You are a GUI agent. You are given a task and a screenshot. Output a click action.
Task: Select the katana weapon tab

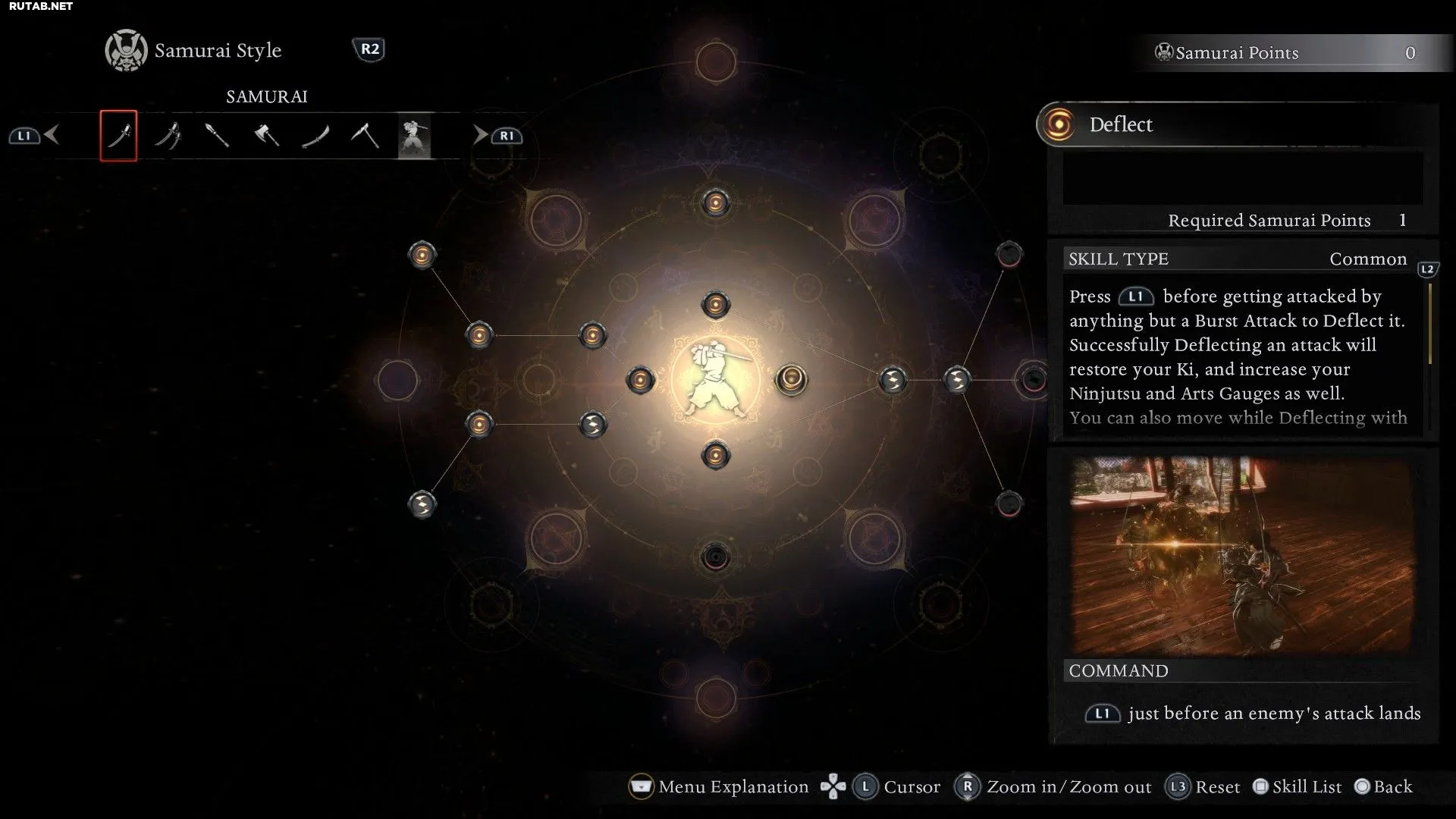[118, 136]
